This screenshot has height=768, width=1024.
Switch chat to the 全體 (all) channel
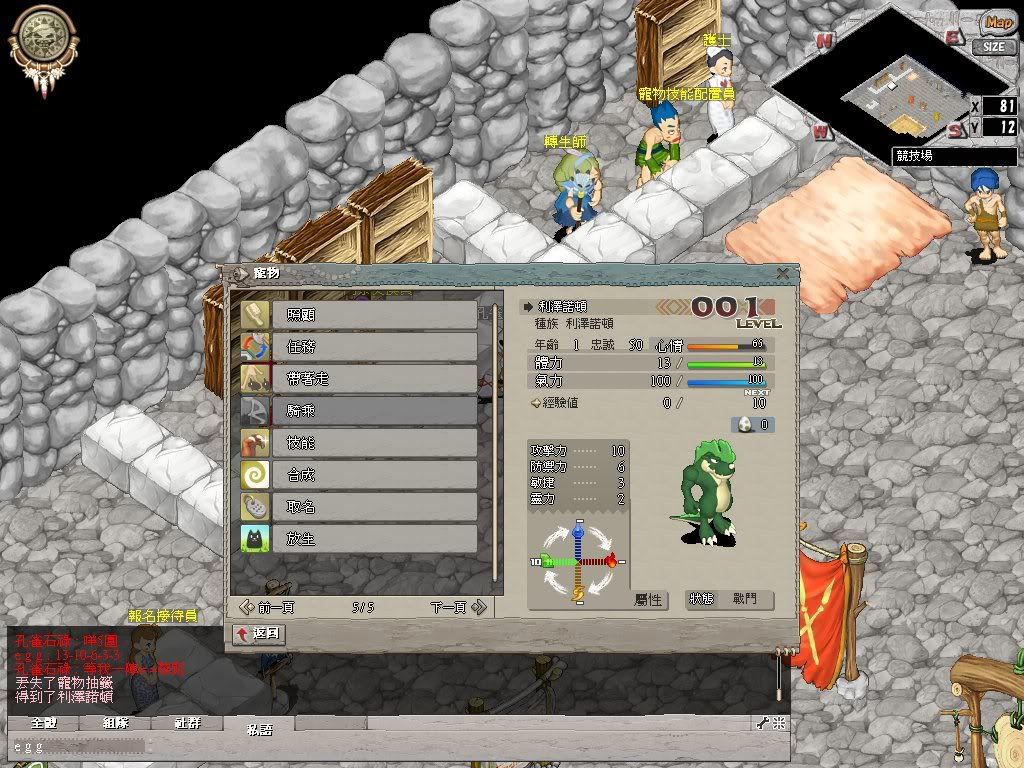pyautogui.click(x=42, y=723)
